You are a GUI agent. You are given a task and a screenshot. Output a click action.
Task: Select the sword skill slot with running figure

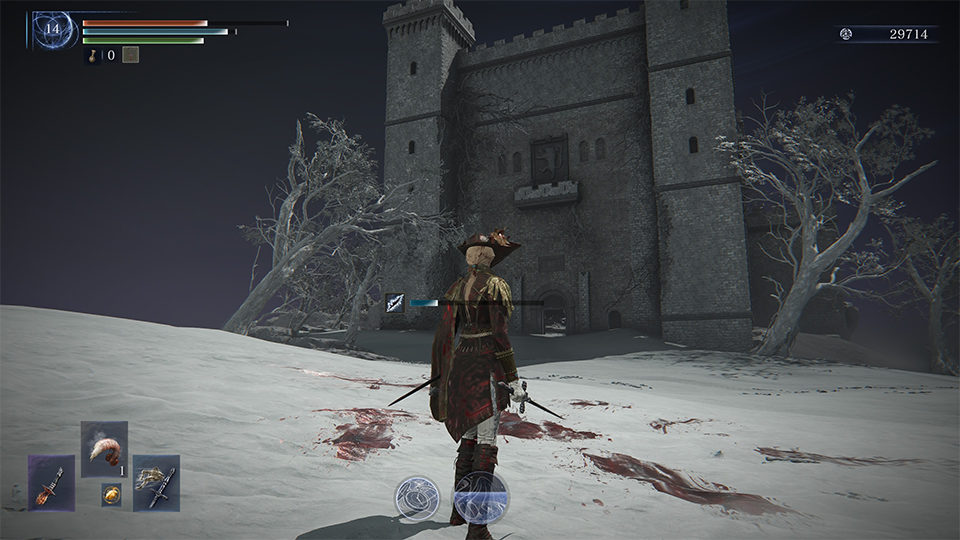(x=156, y=483)
